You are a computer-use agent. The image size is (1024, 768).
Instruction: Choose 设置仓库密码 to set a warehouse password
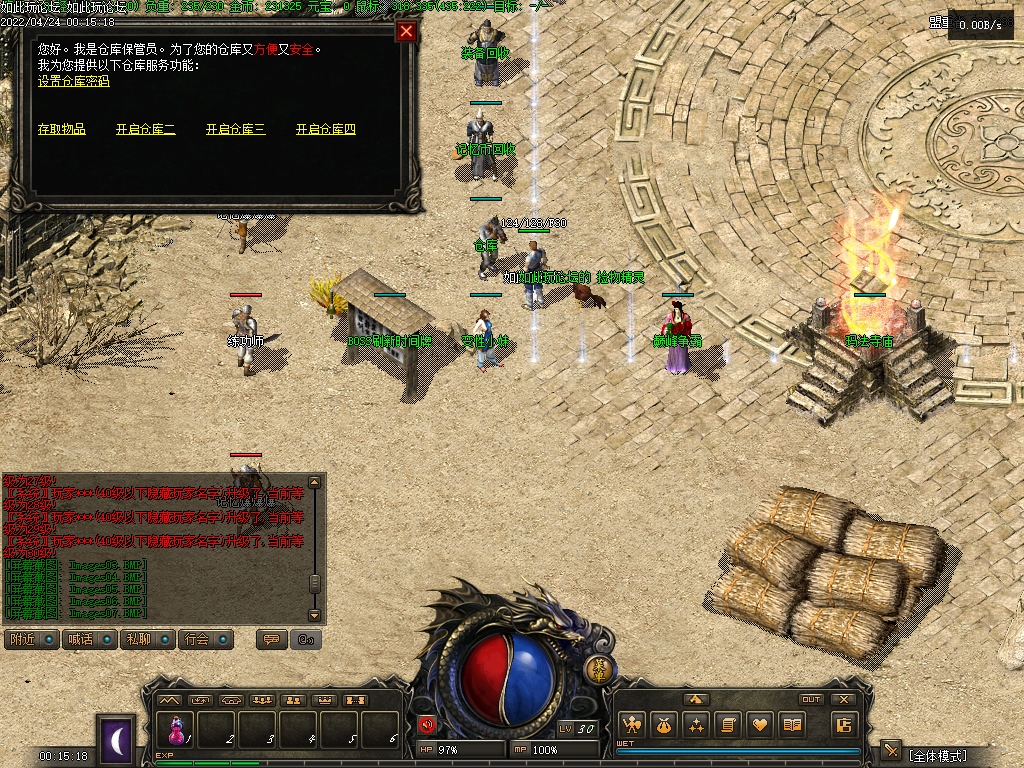pyautogui.click(x=73, y=81)
